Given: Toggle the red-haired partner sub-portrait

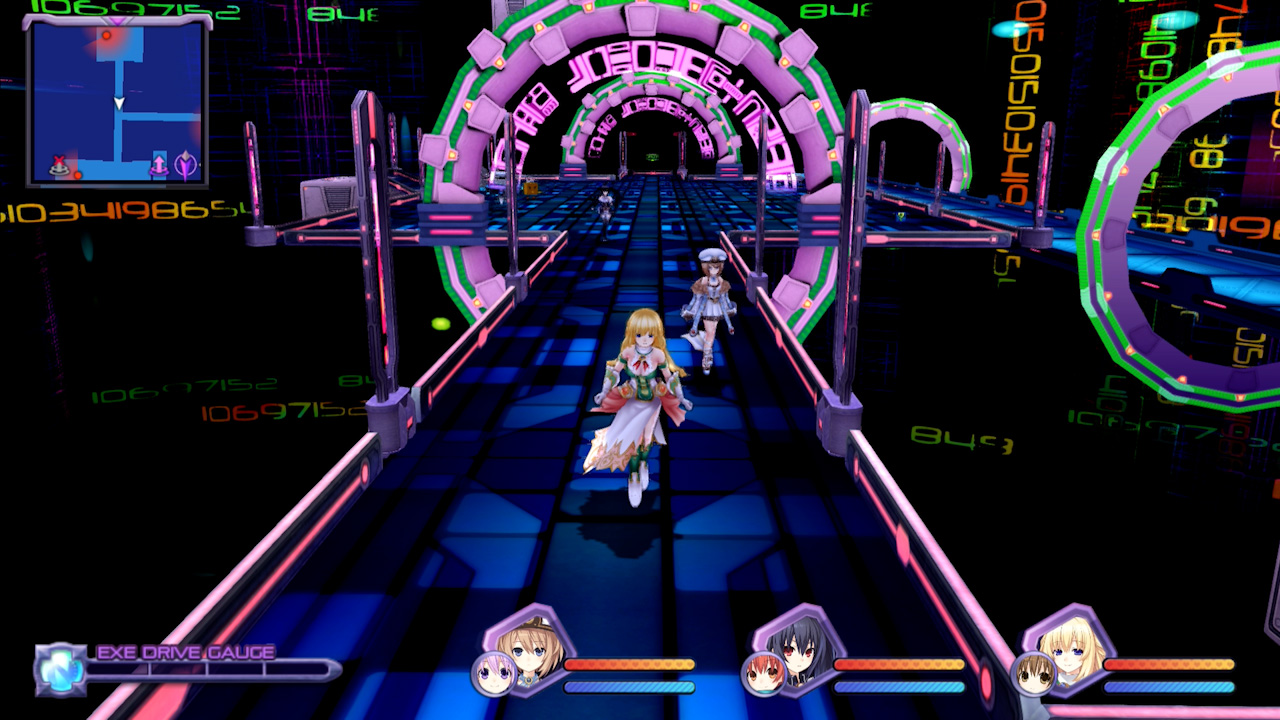Looking at the screenshot, I should 764,672.
